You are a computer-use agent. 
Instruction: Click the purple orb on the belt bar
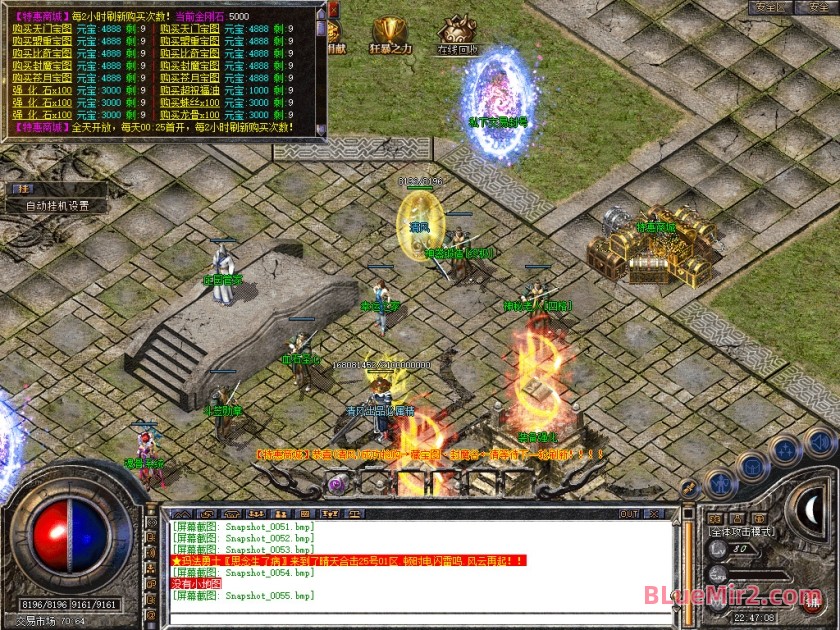(x=337, y=484)
